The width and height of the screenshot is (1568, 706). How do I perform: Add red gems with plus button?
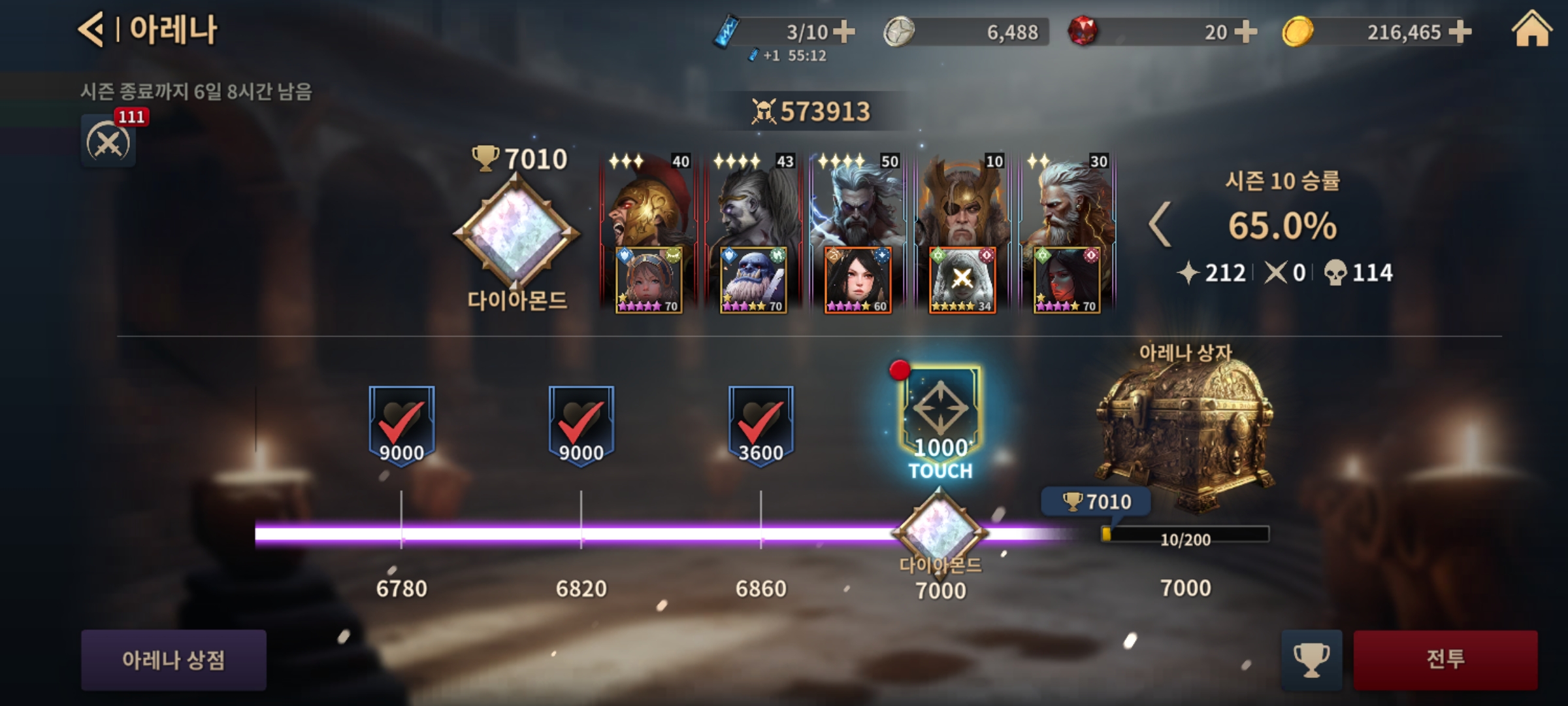(1246, 31)
